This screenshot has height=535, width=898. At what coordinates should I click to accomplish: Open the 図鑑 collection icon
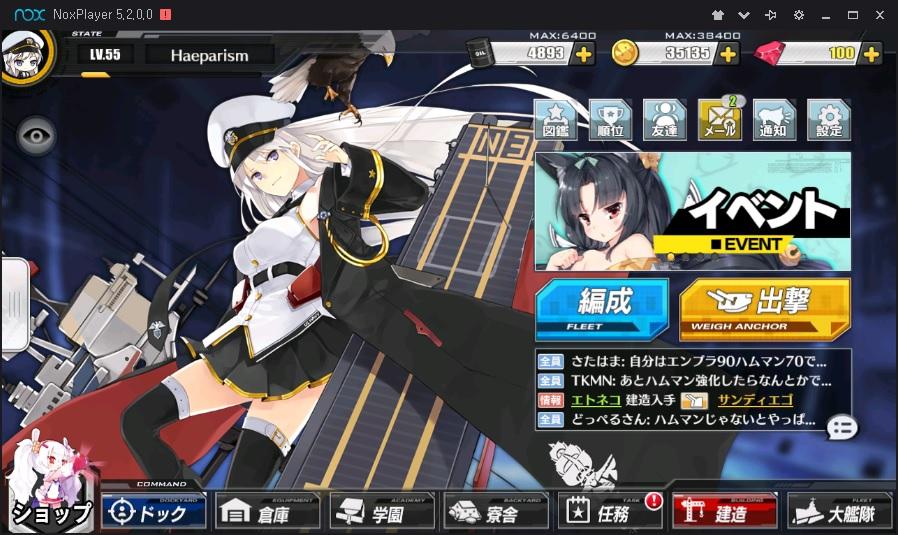point(556,121)
